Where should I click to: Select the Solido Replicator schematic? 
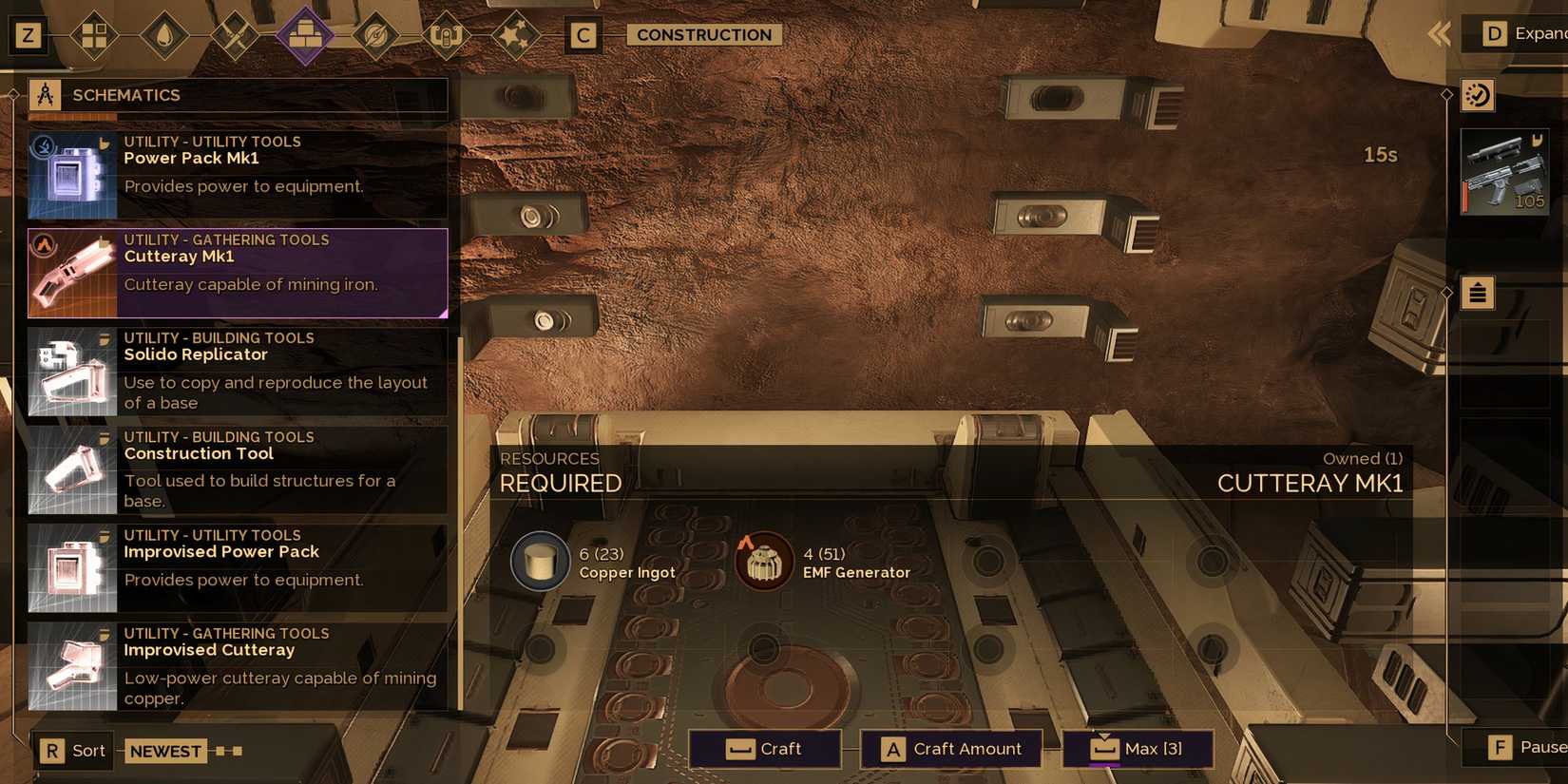238,371
